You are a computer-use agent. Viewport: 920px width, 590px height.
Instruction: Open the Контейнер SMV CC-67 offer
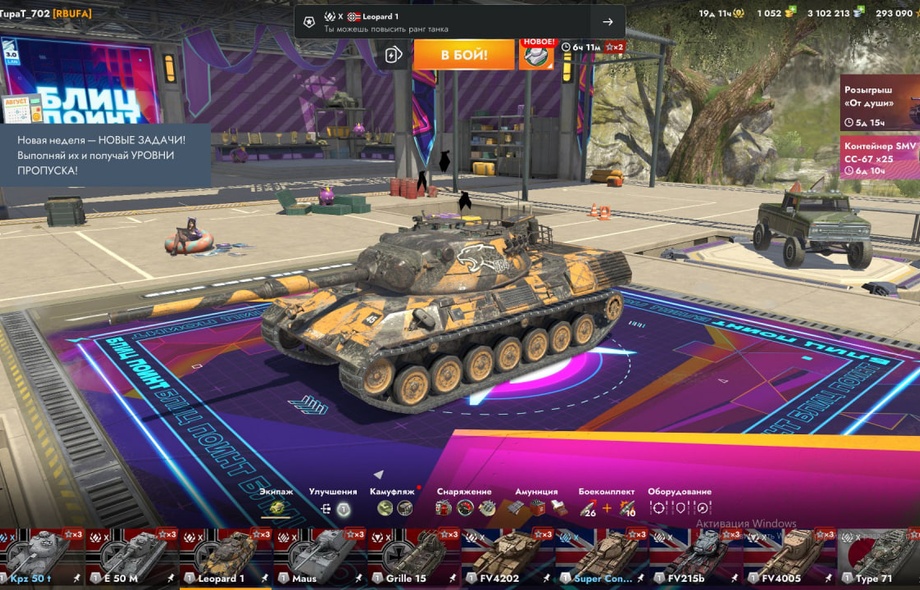[x=880, y=158]
